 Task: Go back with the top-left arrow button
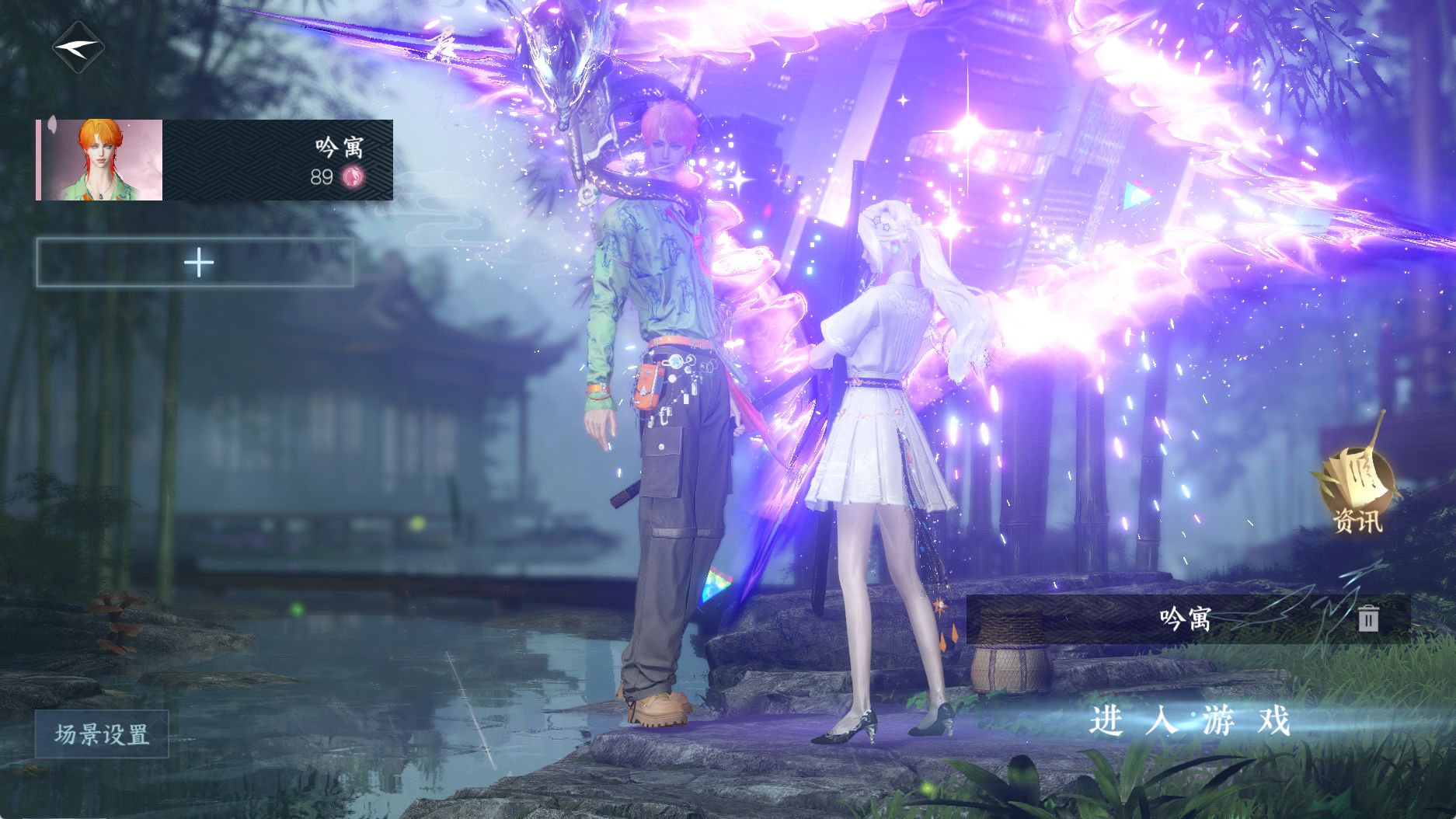point(78,47)
